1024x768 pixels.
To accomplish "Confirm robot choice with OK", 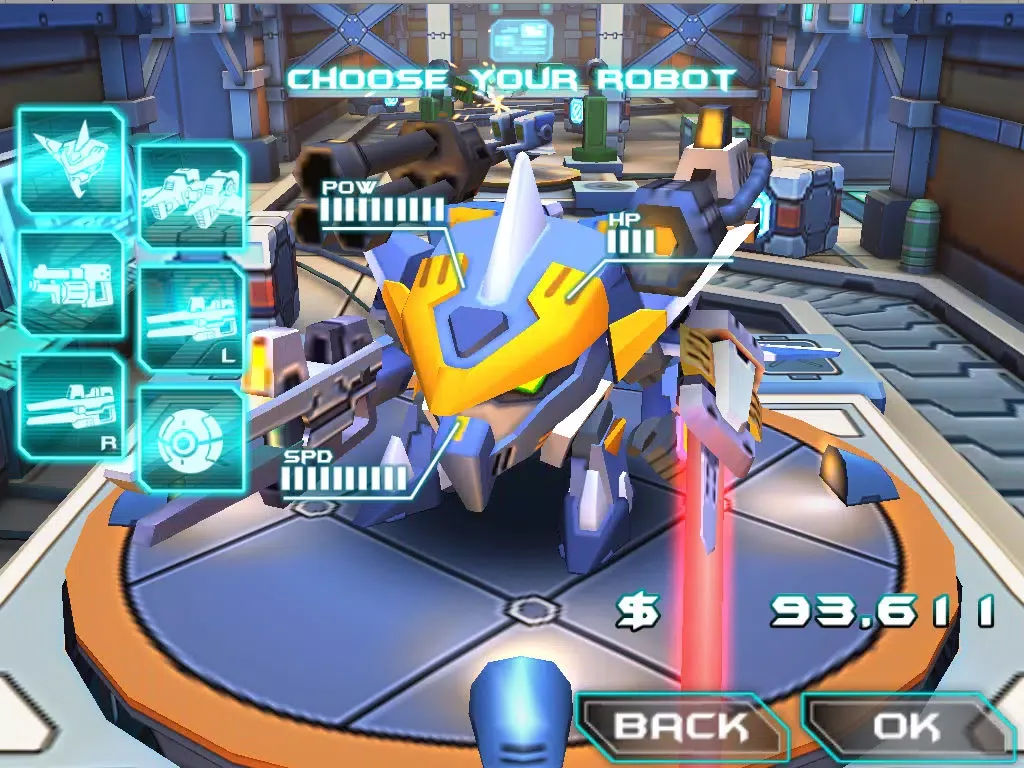I will point(906,727).
